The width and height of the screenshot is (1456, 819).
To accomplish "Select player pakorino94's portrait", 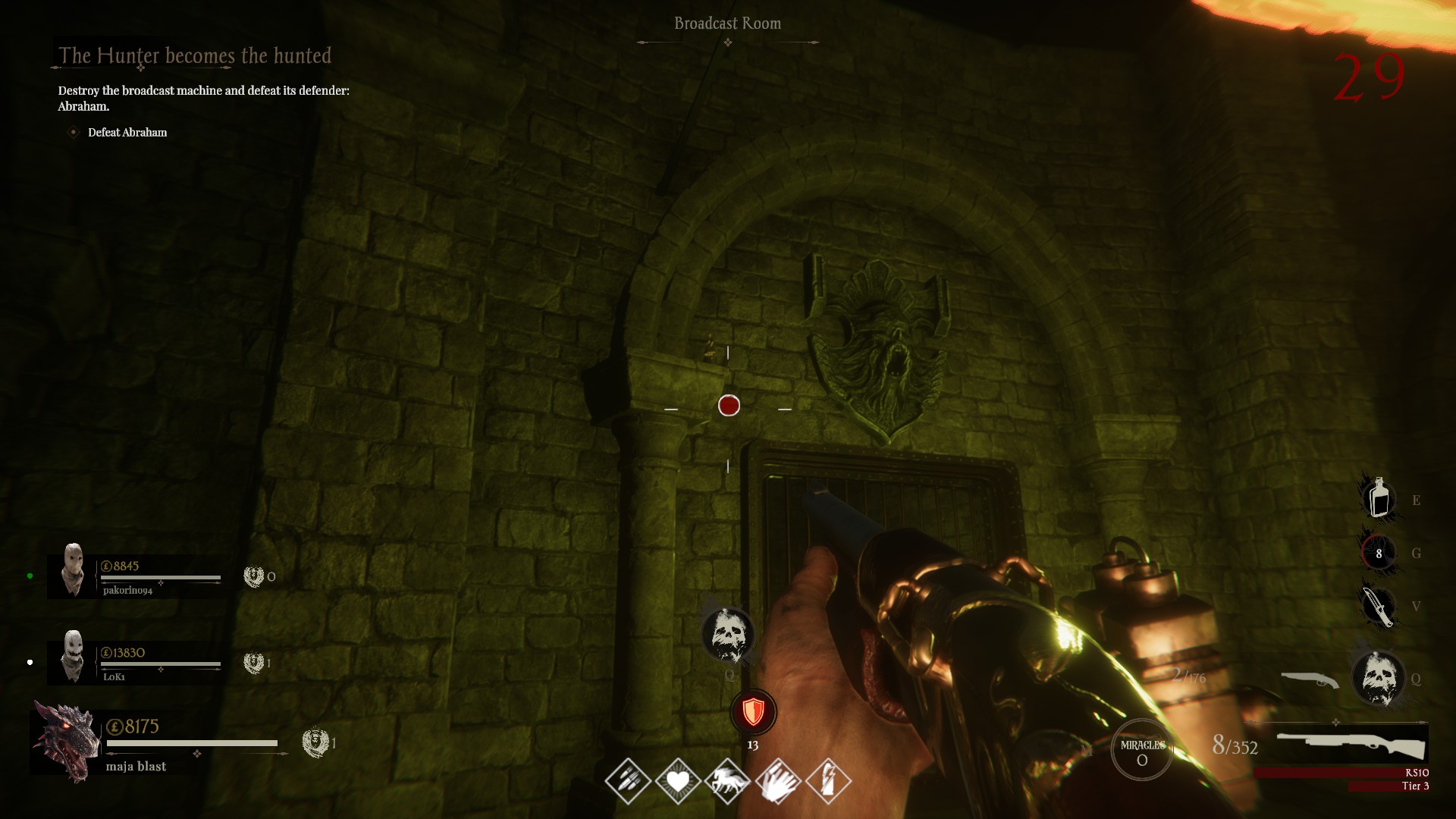I will tap(73, 570).
